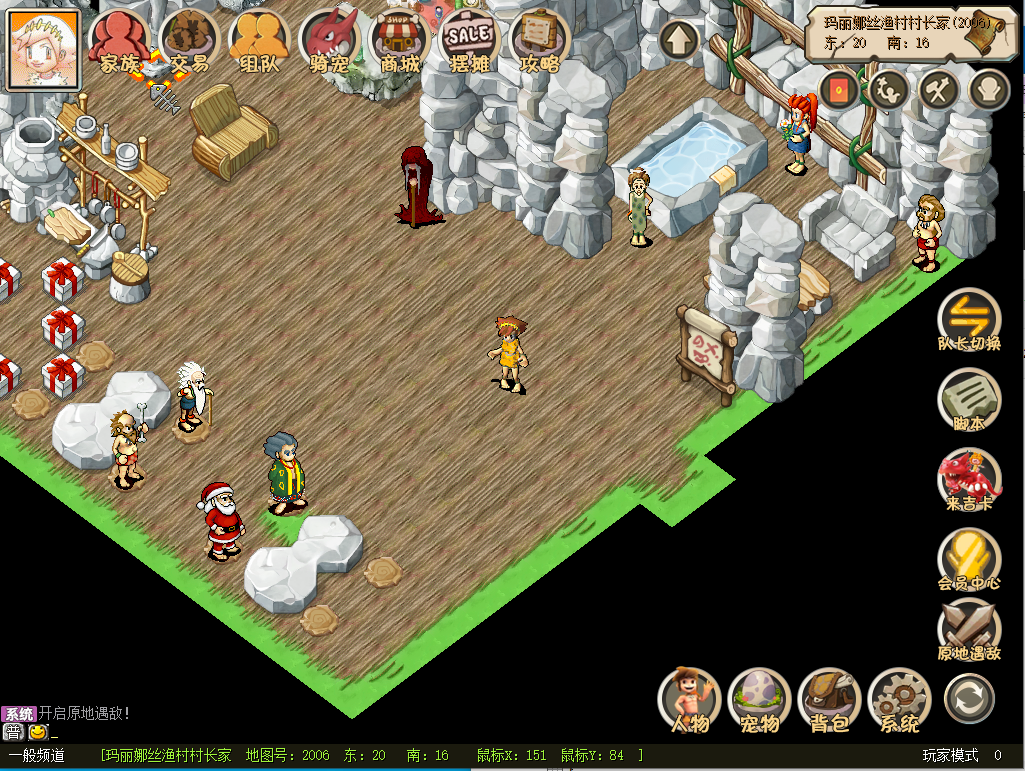Open the 会员中心 member center
Screen dimensions: 1025x771
969,558
